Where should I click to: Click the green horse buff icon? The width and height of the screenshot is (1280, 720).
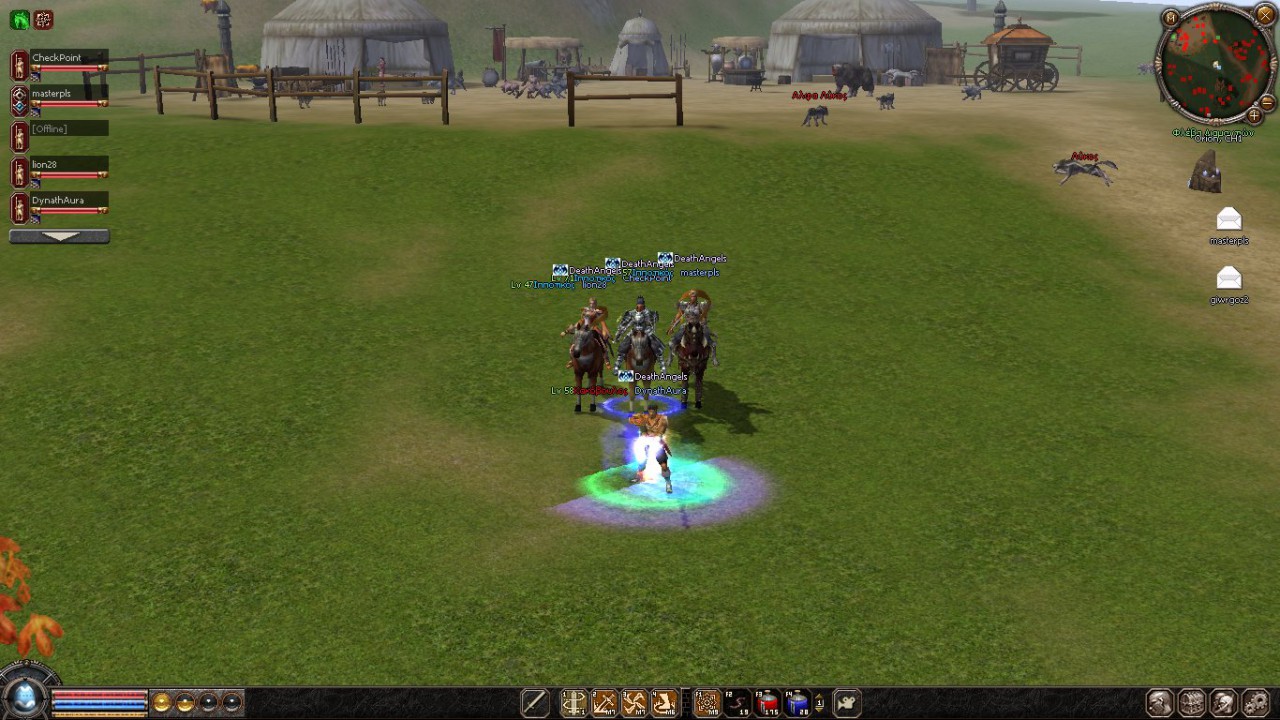pos(19,19)
